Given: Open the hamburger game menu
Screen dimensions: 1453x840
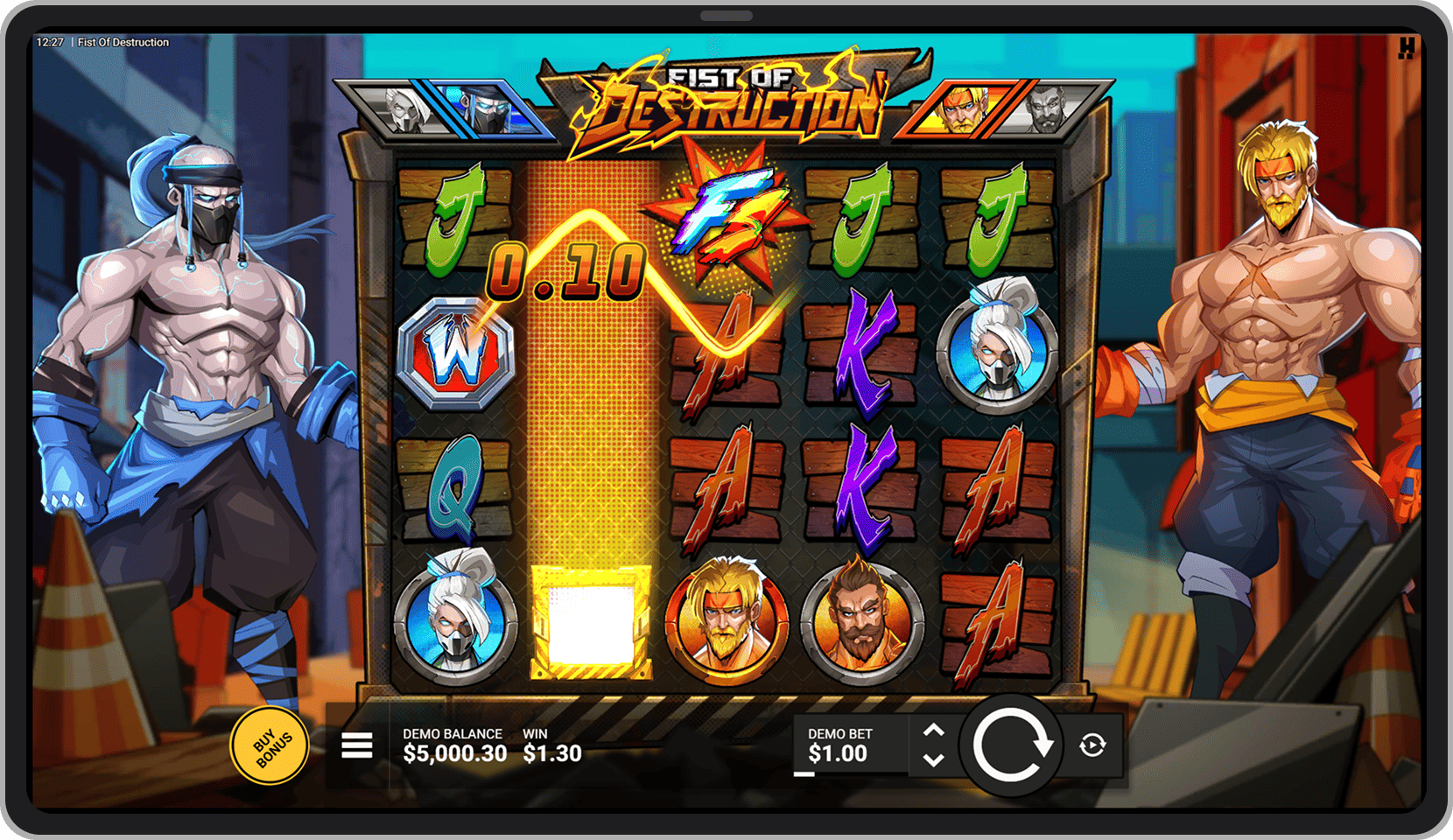Looking at the screenshot, I should [x=357, y=745].
